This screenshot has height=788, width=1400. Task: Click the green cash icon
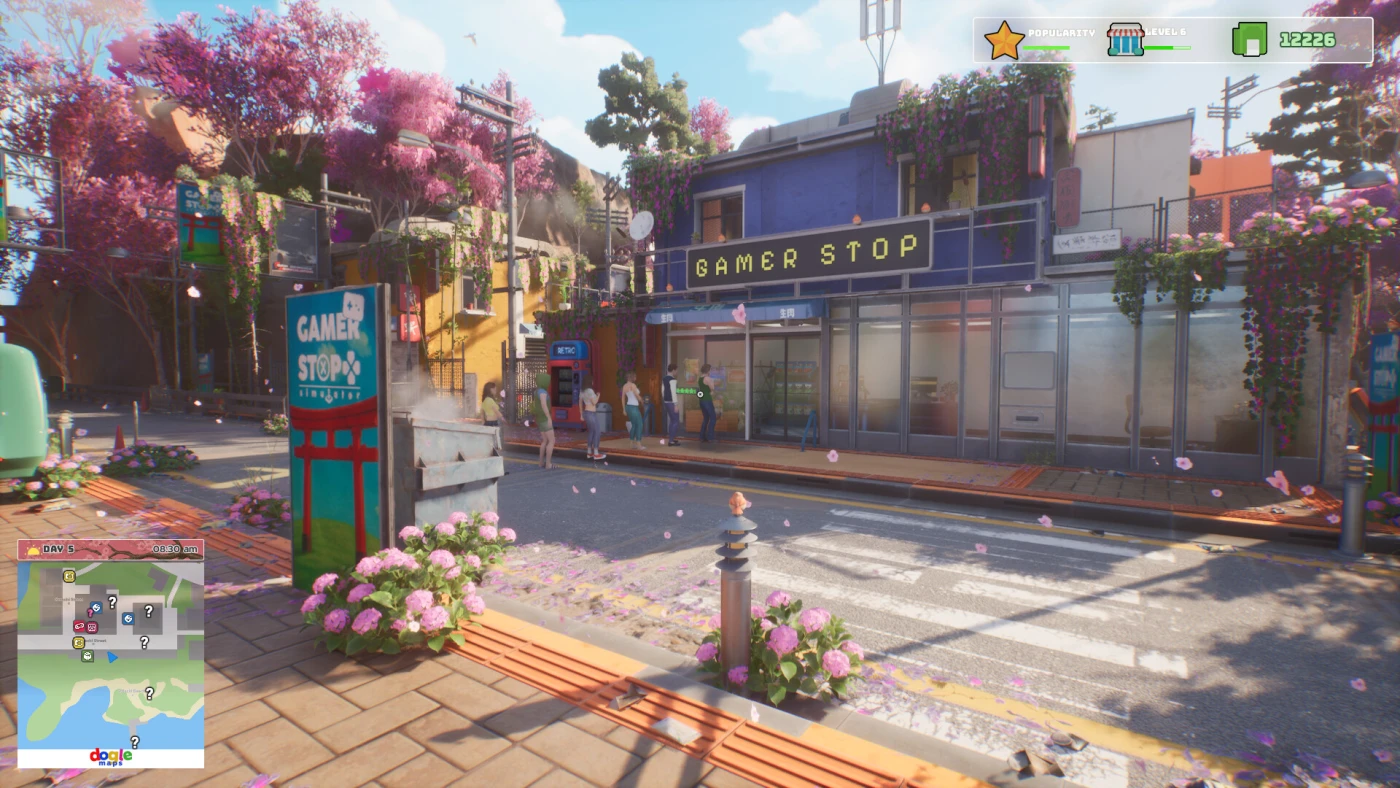click(x=1249, y=40)
